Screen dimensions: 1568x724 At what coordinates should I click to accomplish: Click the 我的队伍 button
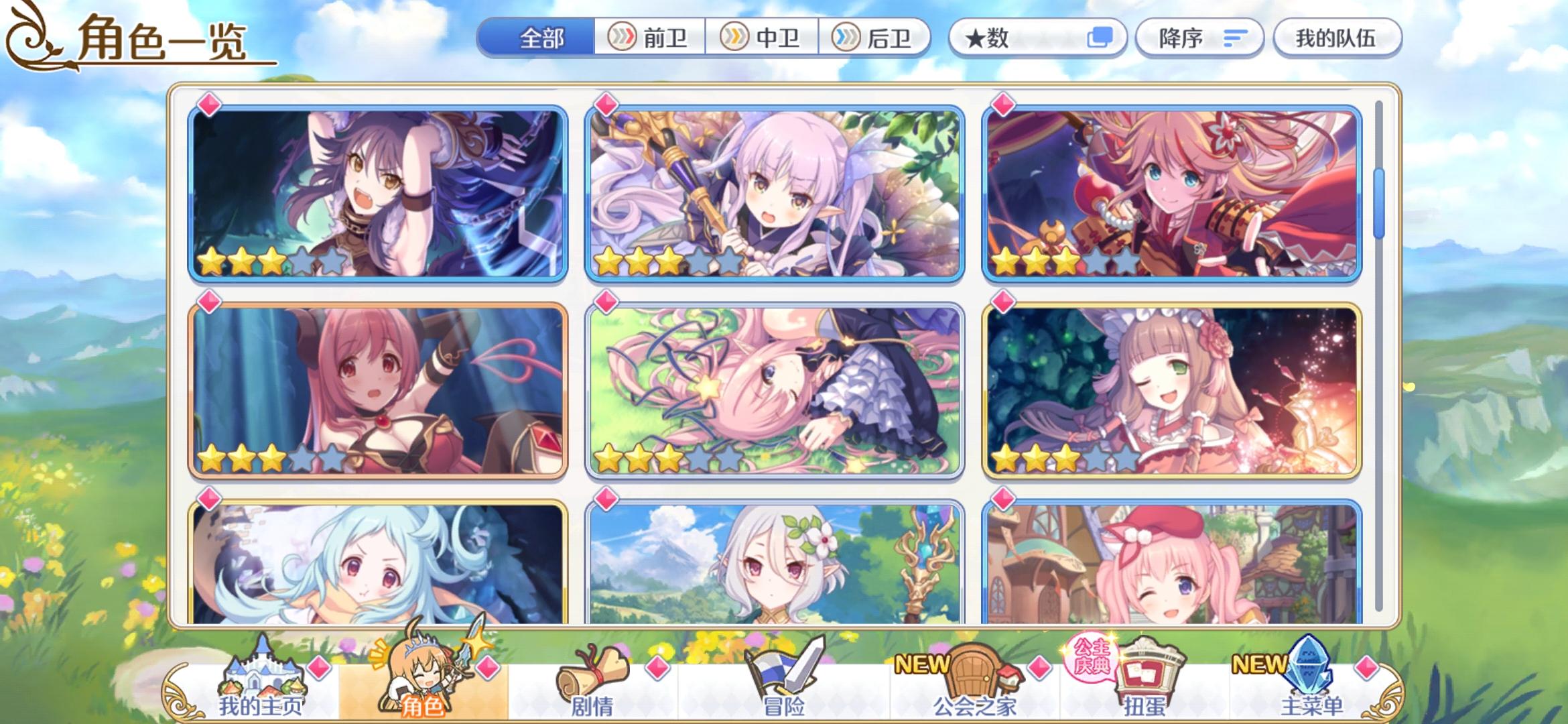pyautogui.click(x=1336, y=38)
